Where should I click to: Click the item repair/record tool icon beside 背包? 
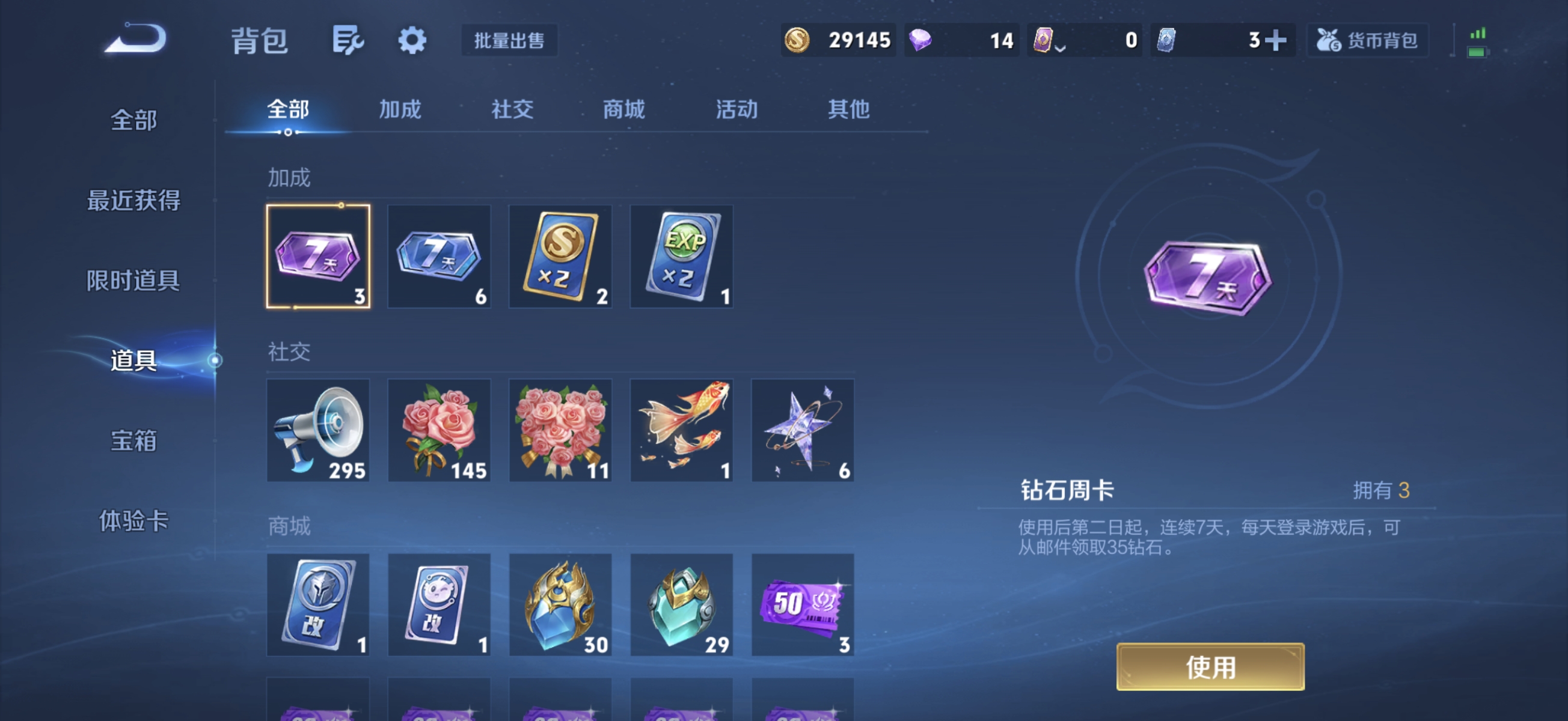click(348, 39)
